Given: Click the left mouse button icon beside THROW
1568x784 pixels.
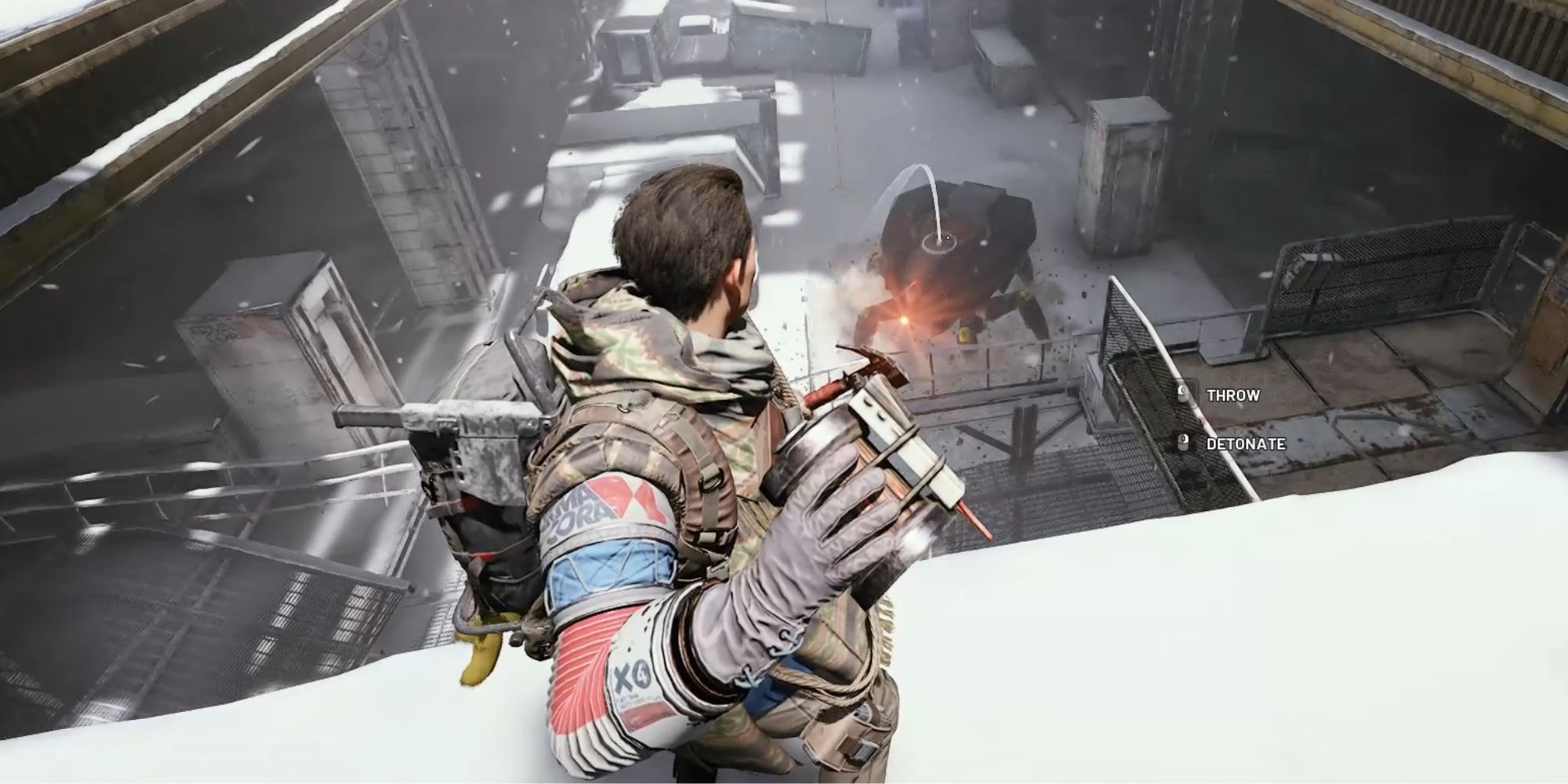Looking at the screenshot, I should (x=1183, y=394).
